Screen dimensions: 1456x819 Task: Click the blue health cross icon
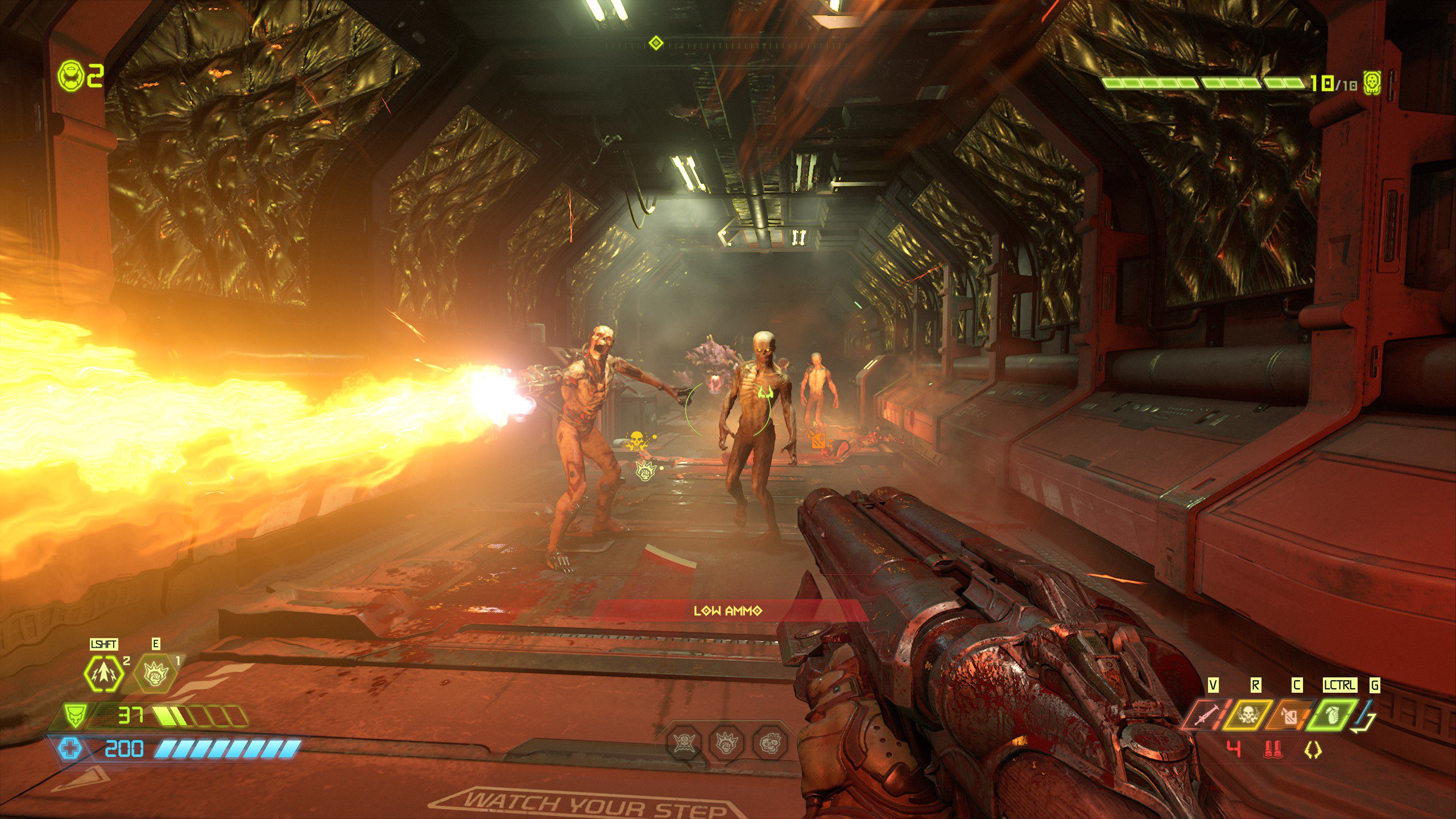pos(71,748)
